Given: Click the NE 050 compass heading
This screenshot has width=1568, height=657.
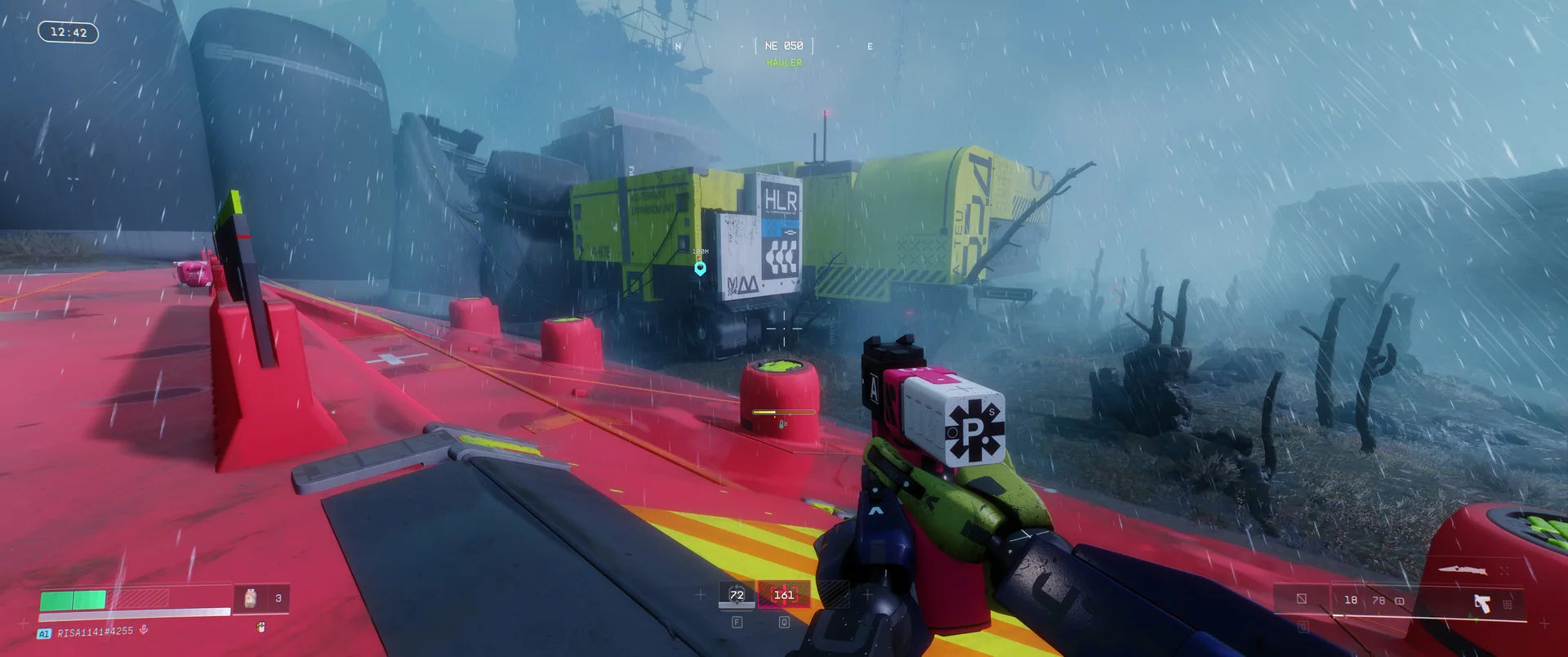Looking at the screenshot, I should pyautogui.click(x=784, y=46).
